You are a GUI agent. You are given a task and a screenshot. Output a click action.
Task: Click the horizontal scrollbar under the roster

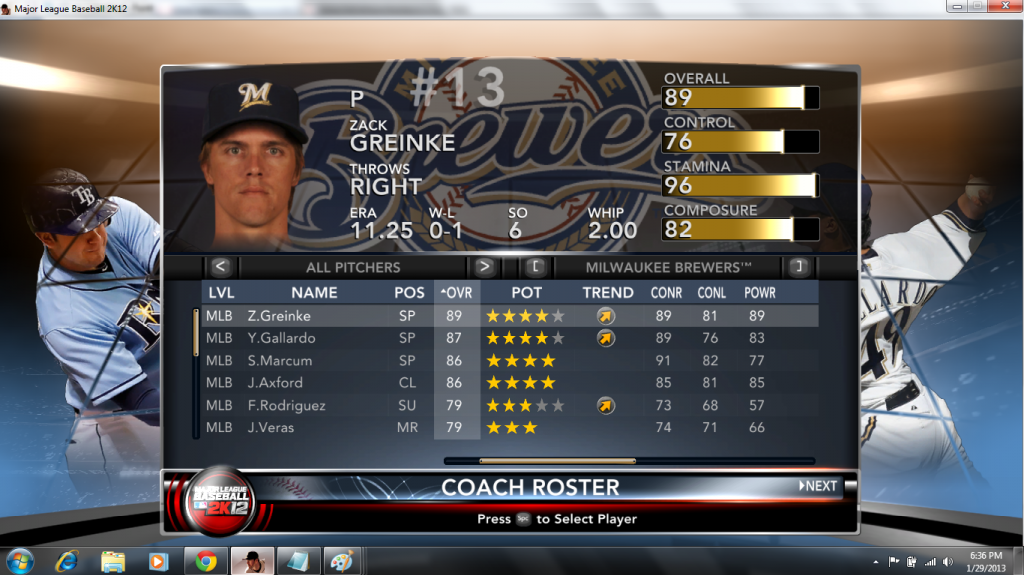tap(557, 461)
